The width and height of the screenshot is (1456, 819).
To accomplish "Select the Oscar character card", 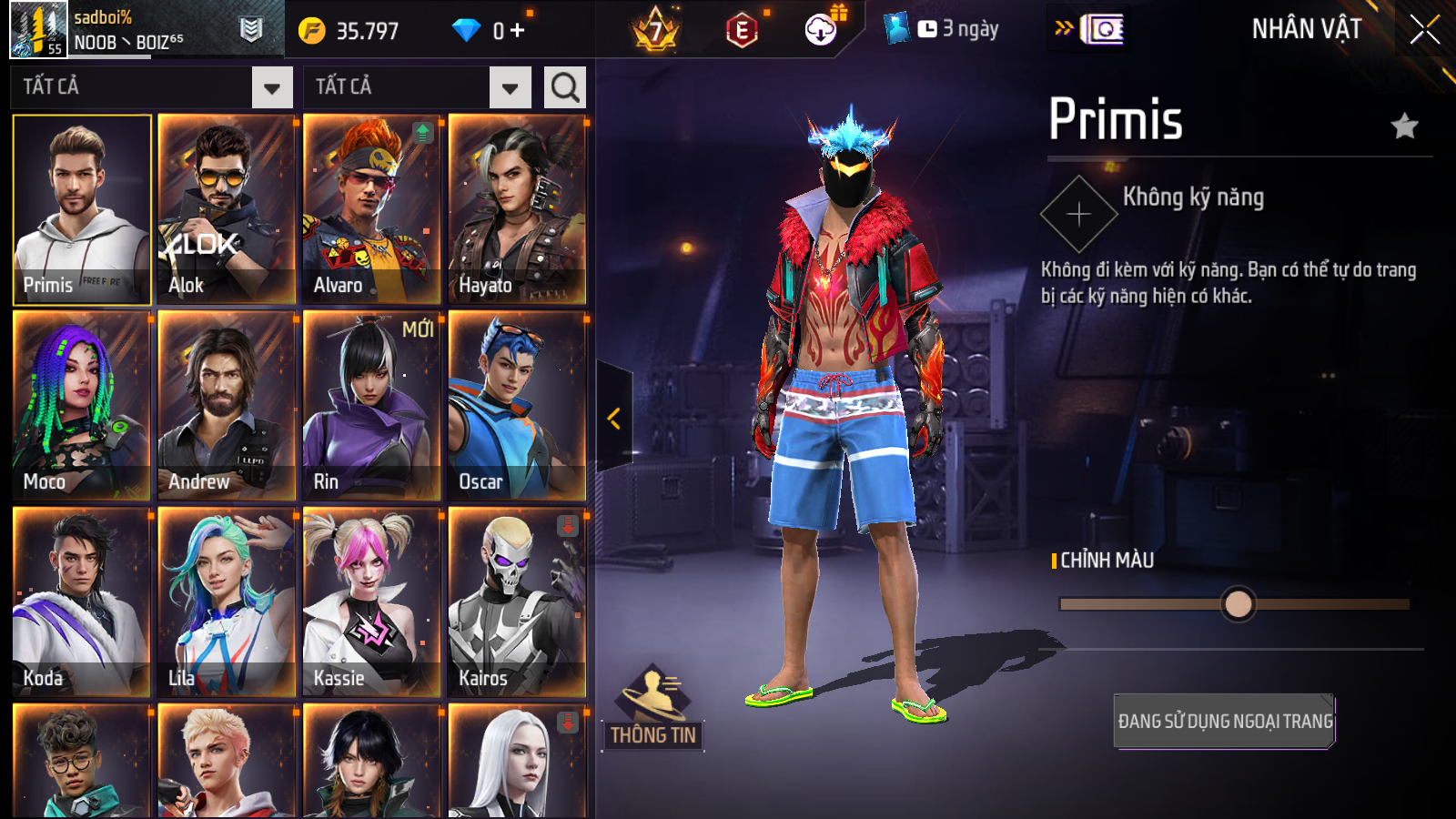I will tap(517, 406).
